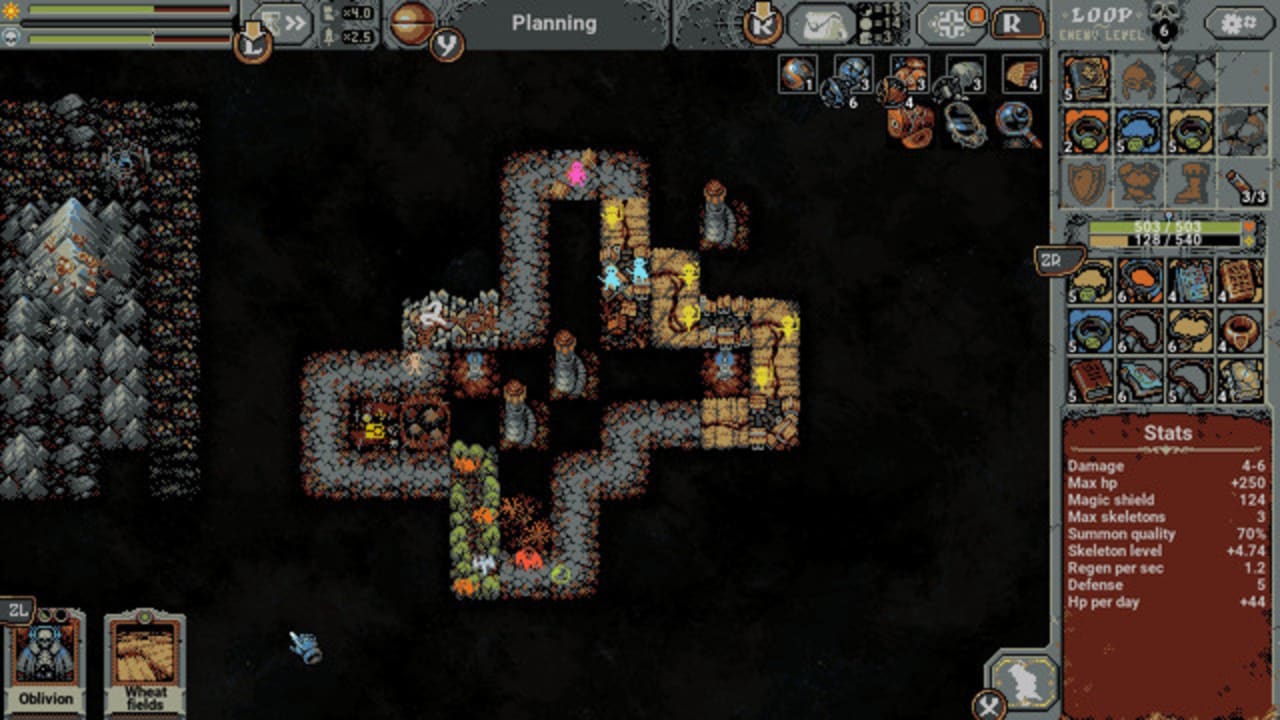Choose the level 6 yellow amulet in inventory

[x=1190, y=331]
